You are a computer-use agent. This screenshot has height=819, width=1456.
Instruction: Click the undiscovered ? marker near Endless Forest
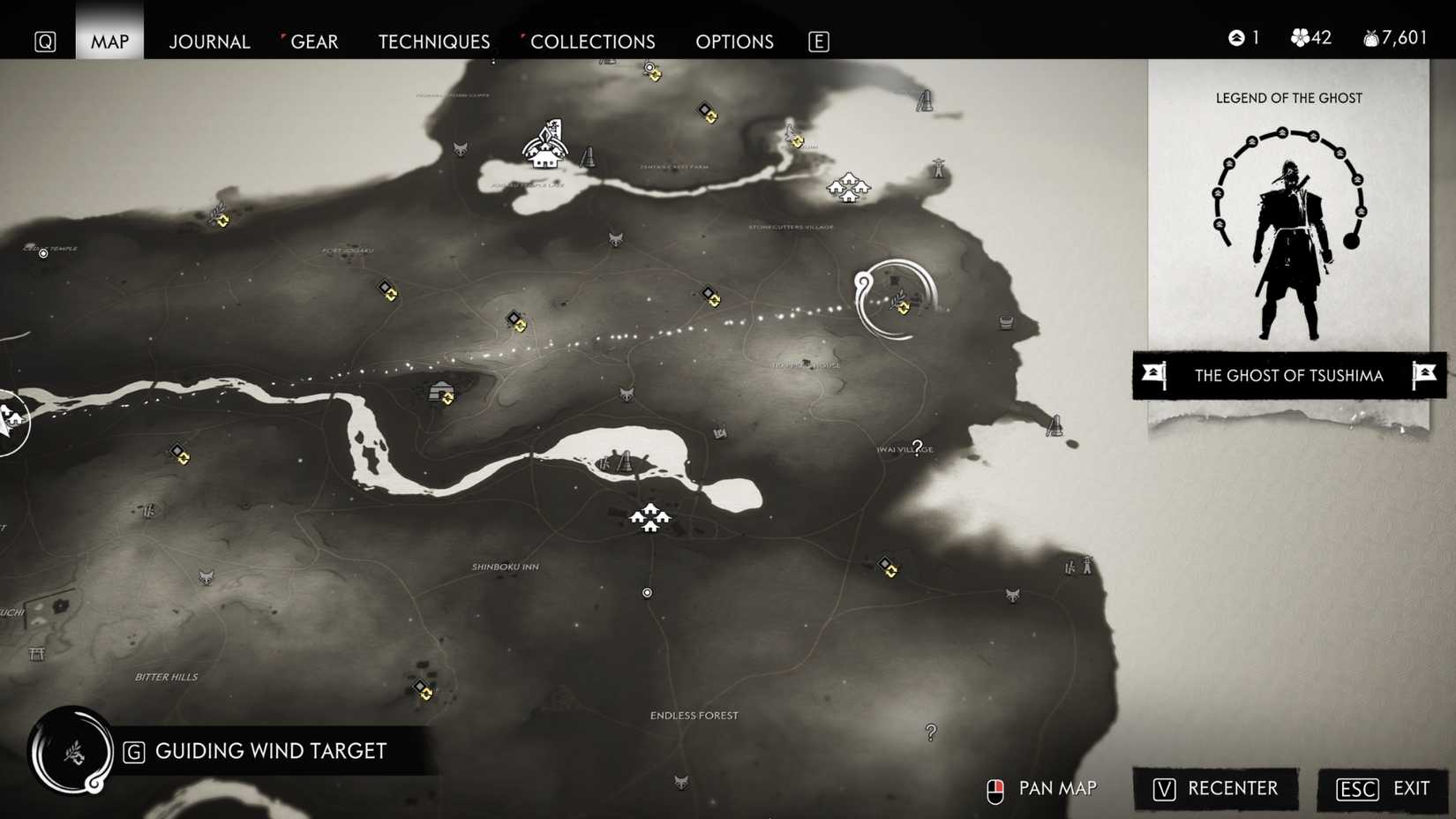929,729
